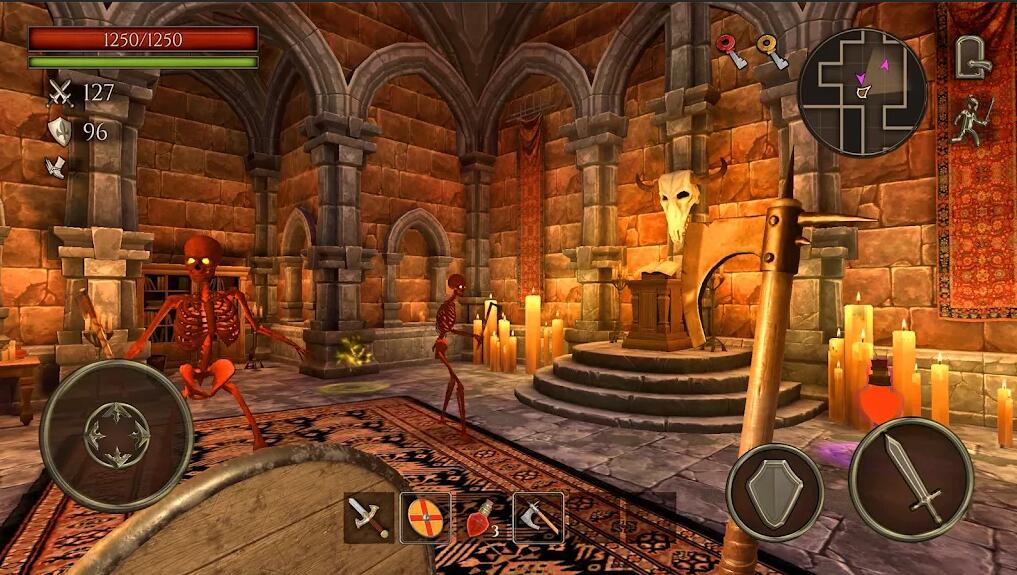
Task: Equip the orange round shield slot
Action: click(x=425, y=517)
